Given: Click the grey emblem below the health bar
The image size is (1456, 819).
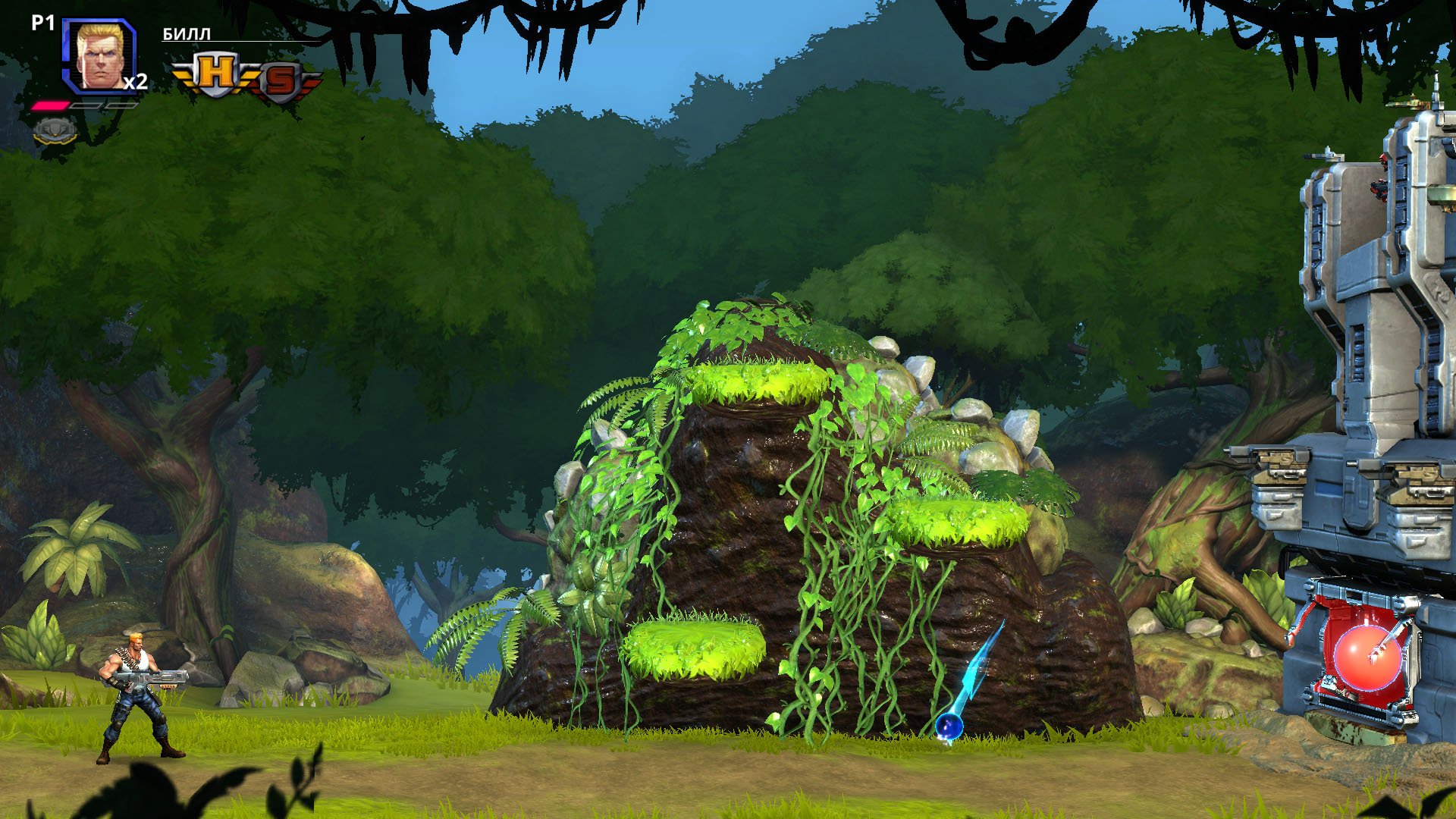Looking at the screenshot, I should 55,130.
